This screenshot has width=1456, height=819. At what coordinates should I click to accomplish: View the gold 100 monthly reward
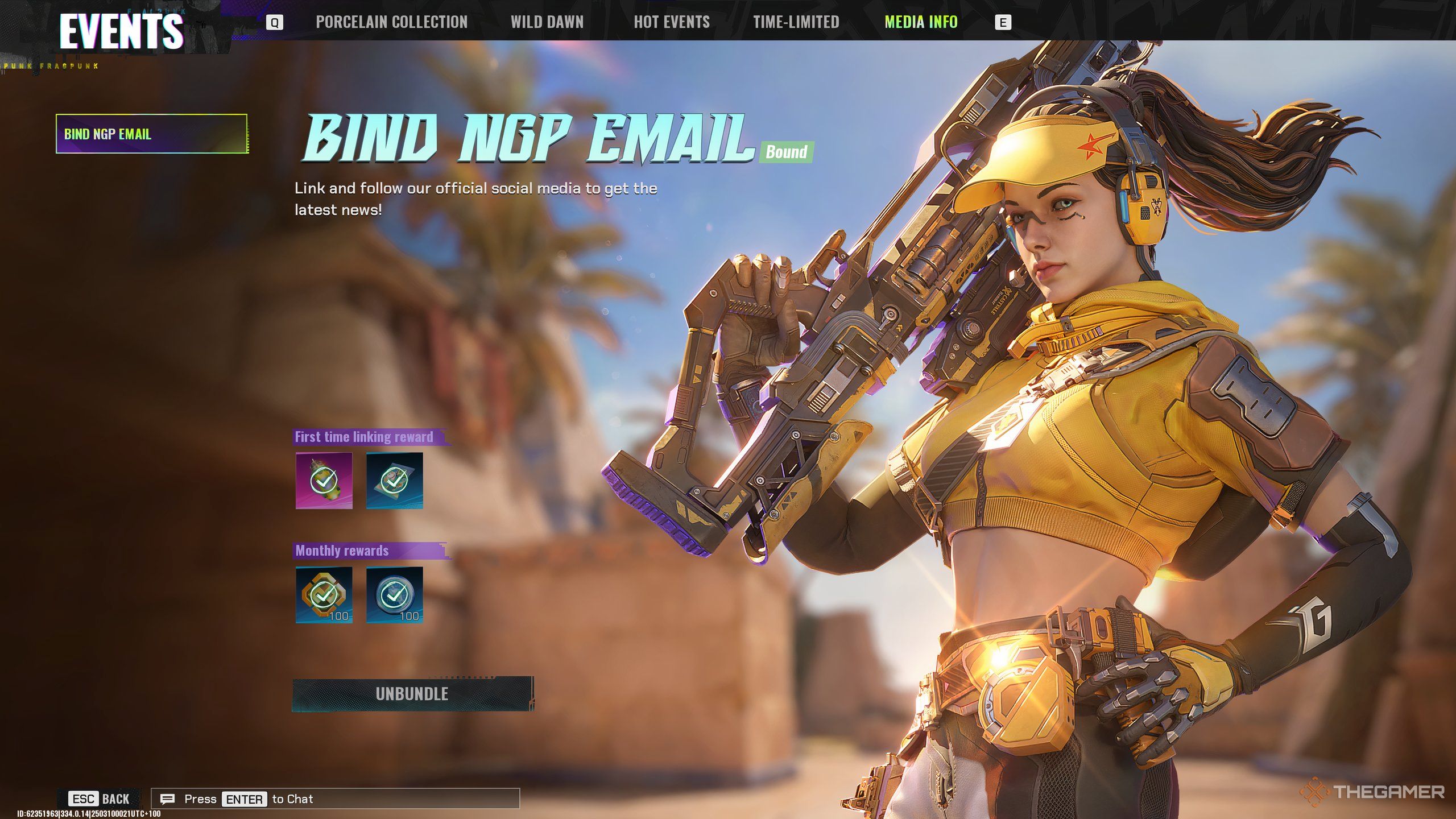pos(324,595)
